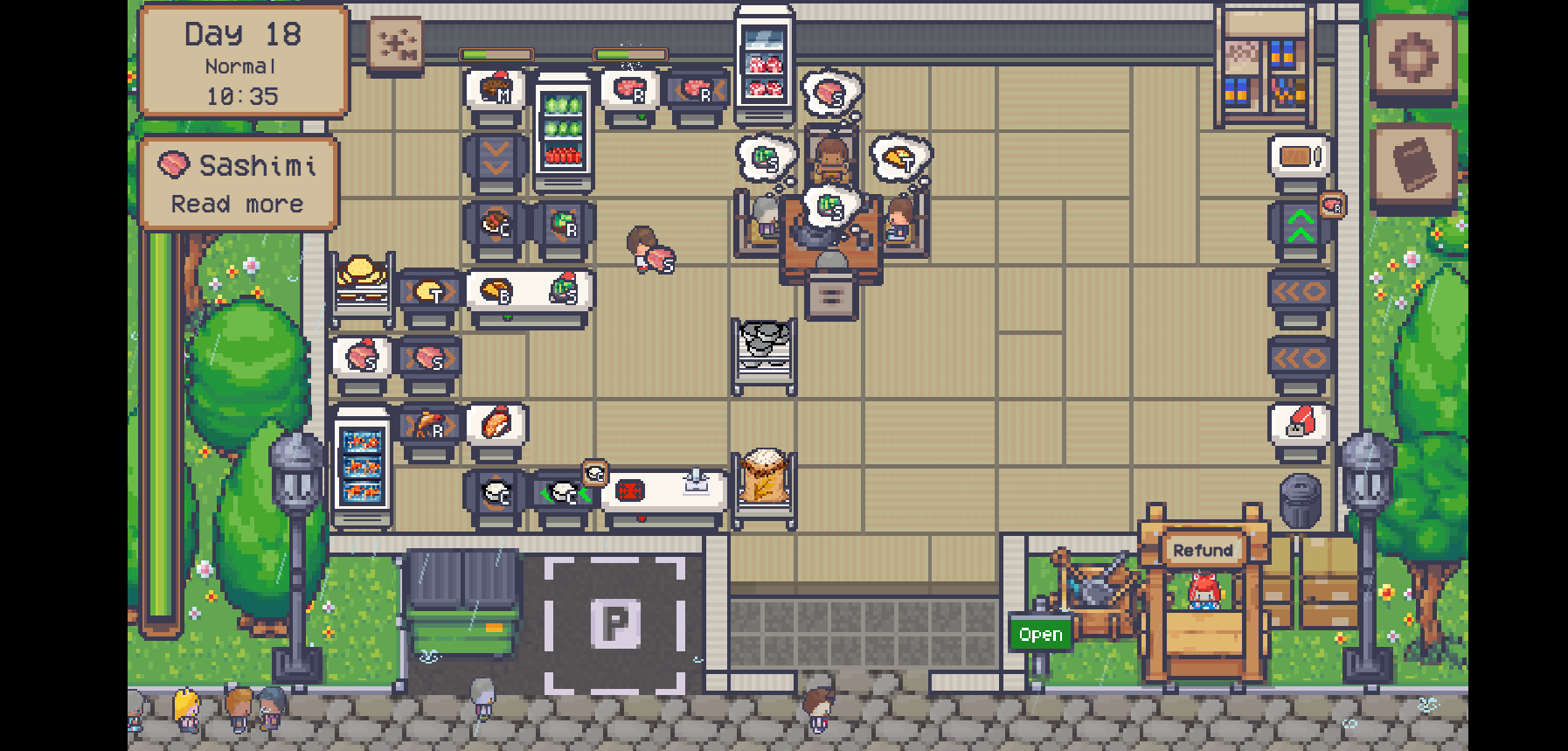Expand the downward chevron belt beside the fridge

tap(496, 157)
